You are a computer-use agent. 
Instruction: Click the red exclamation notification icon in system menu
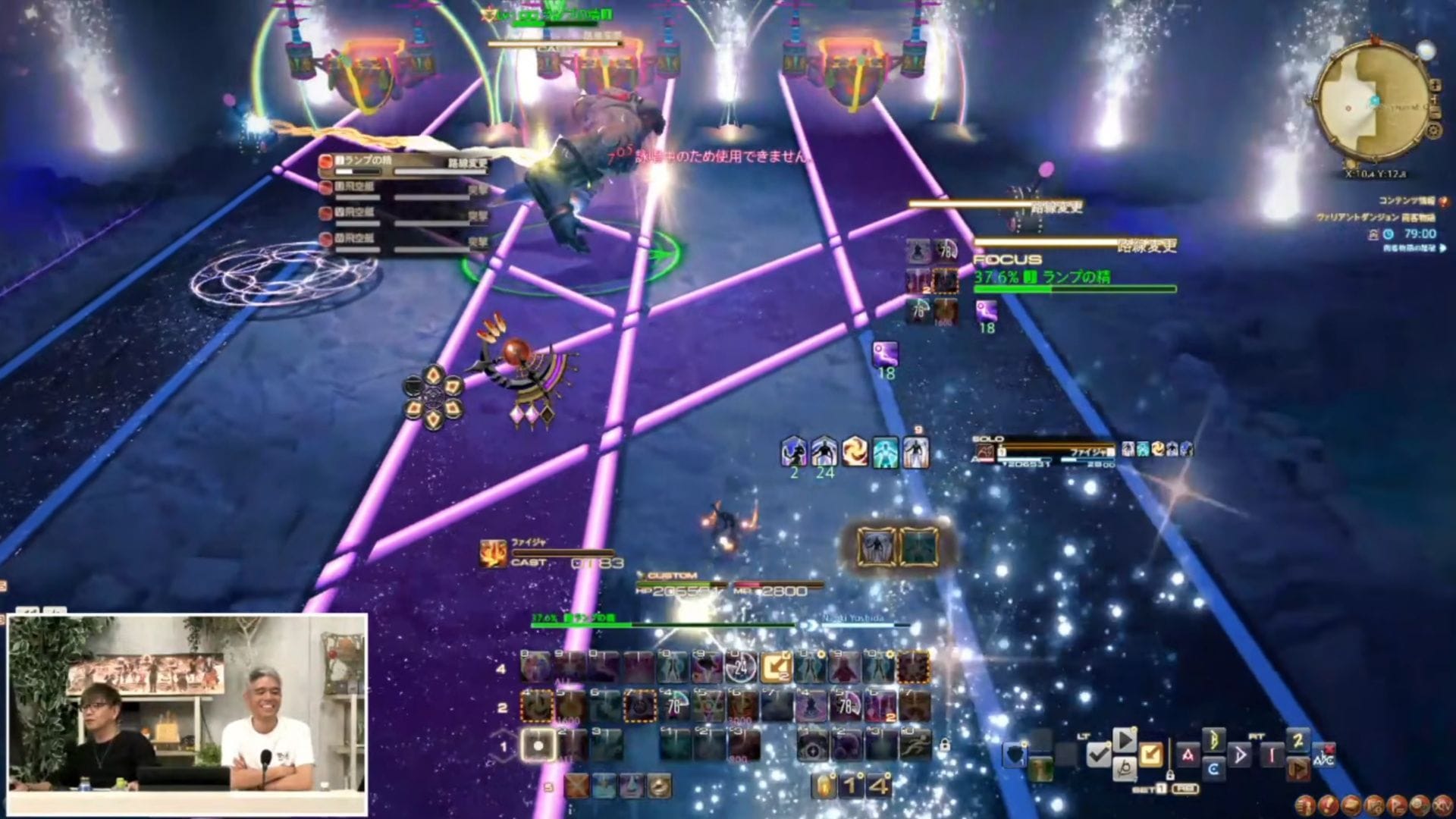(x=1329, y=806)
